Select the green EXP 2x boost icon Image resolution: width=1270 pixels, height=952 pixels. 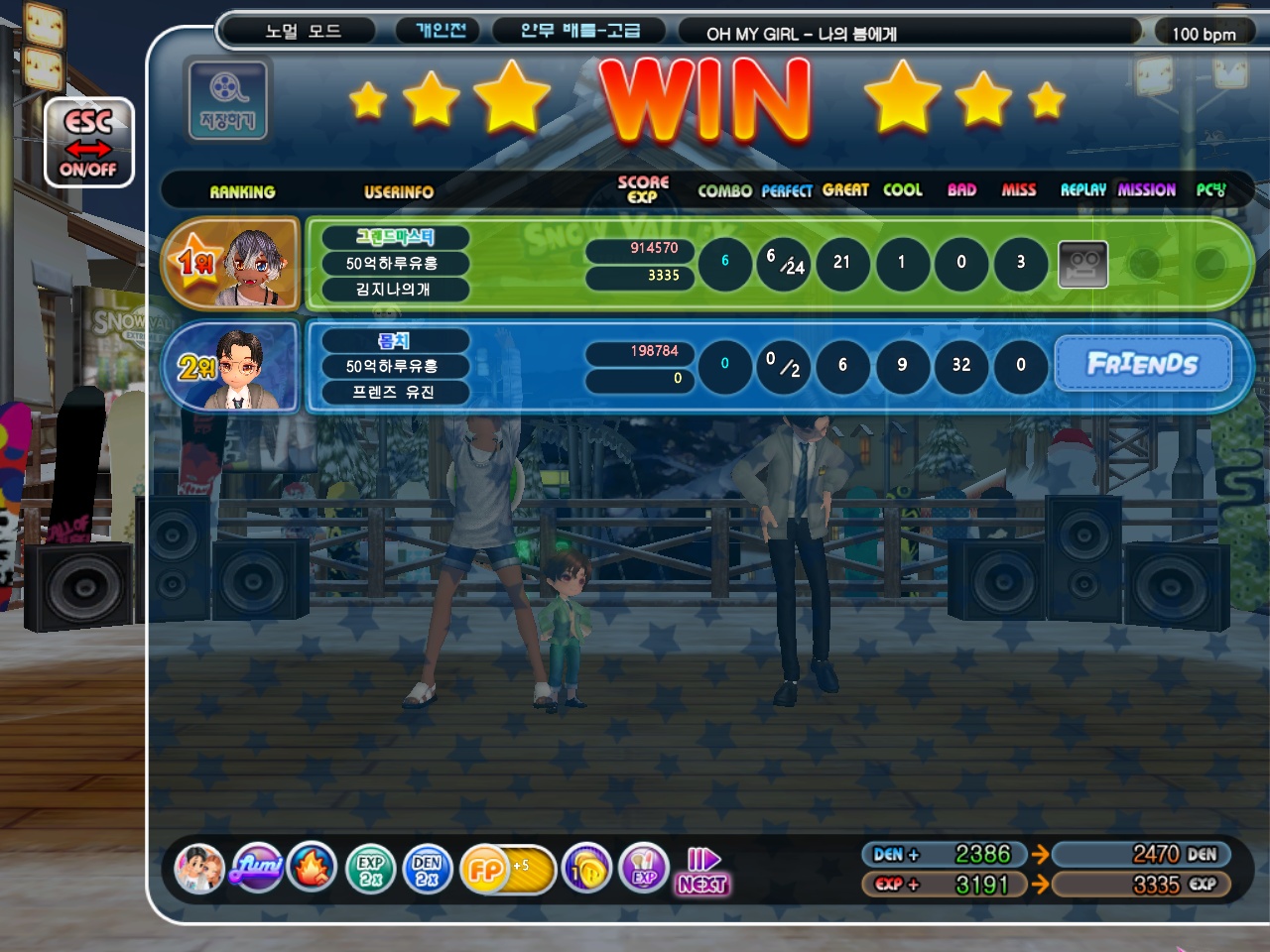(x=370, y=870)
